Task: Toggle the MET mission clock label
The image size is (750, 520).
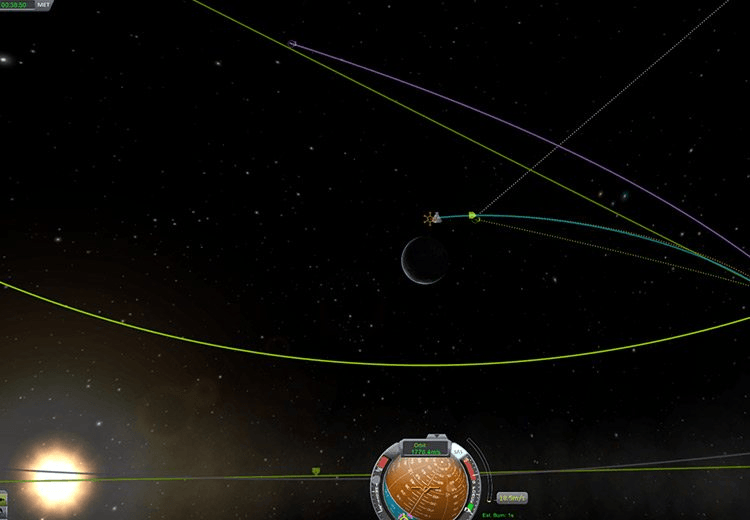Action: [43, 5]
